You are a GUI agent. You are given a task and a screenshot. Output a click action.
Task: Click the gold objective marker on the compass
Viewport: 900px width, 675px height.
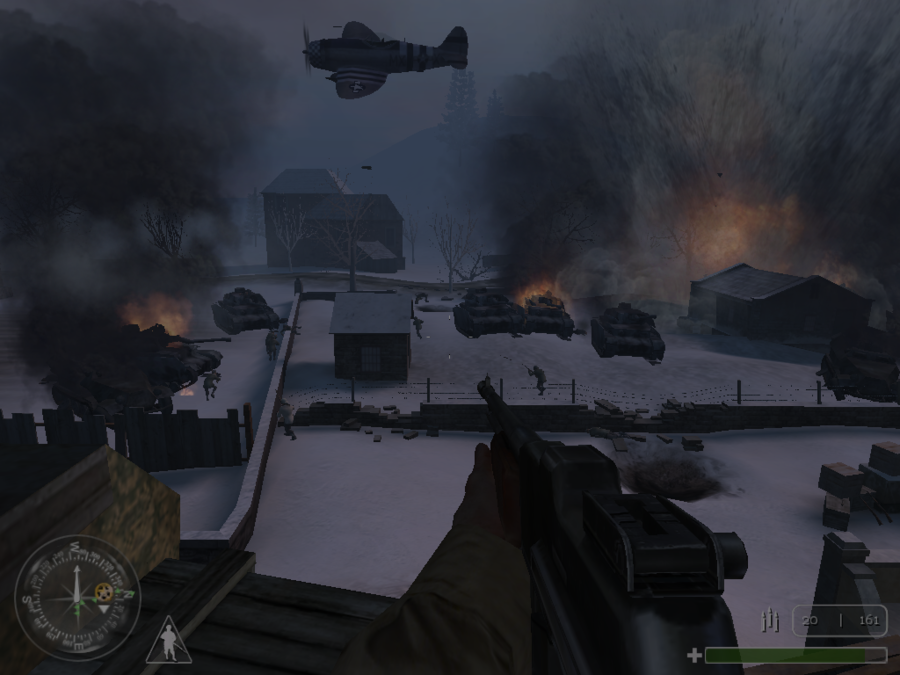pyautogui.click(x=103, y=592)
